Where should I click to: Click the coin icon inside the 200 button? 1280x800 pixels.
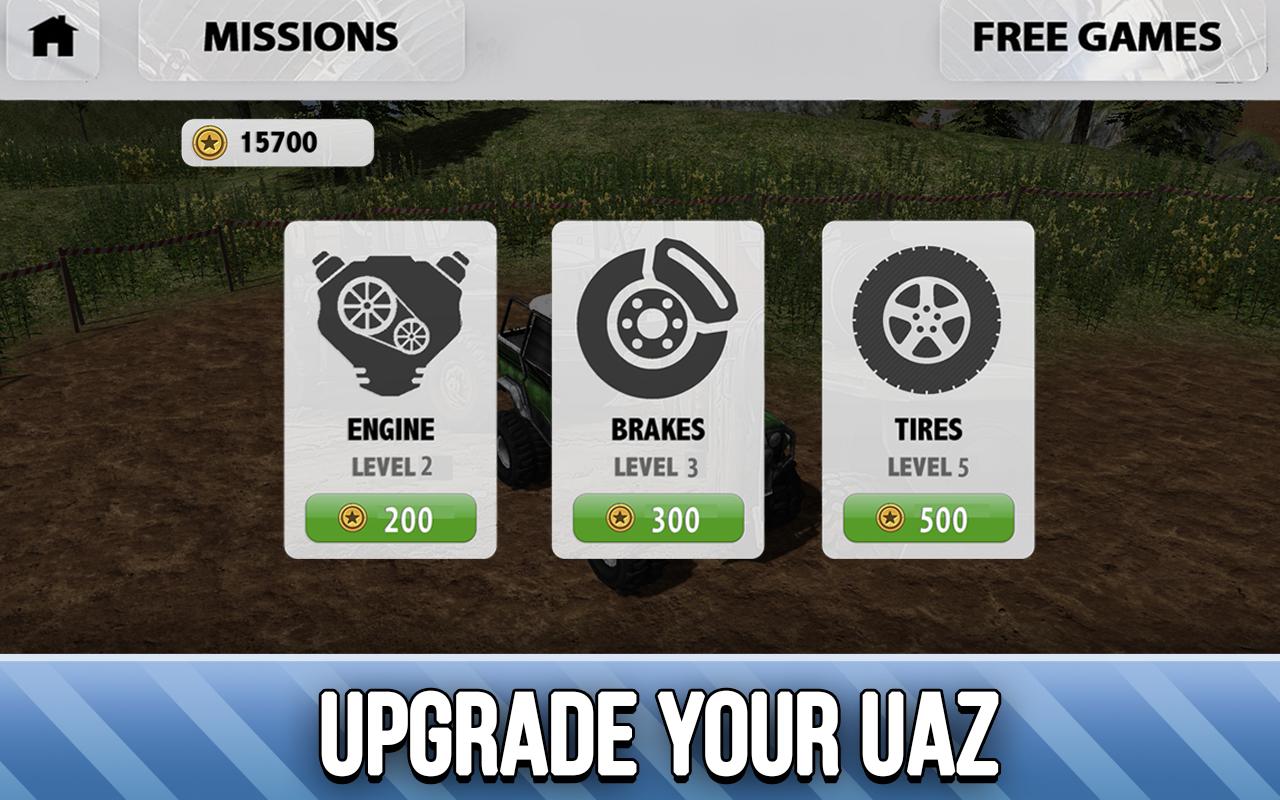(x=350, y=517)
